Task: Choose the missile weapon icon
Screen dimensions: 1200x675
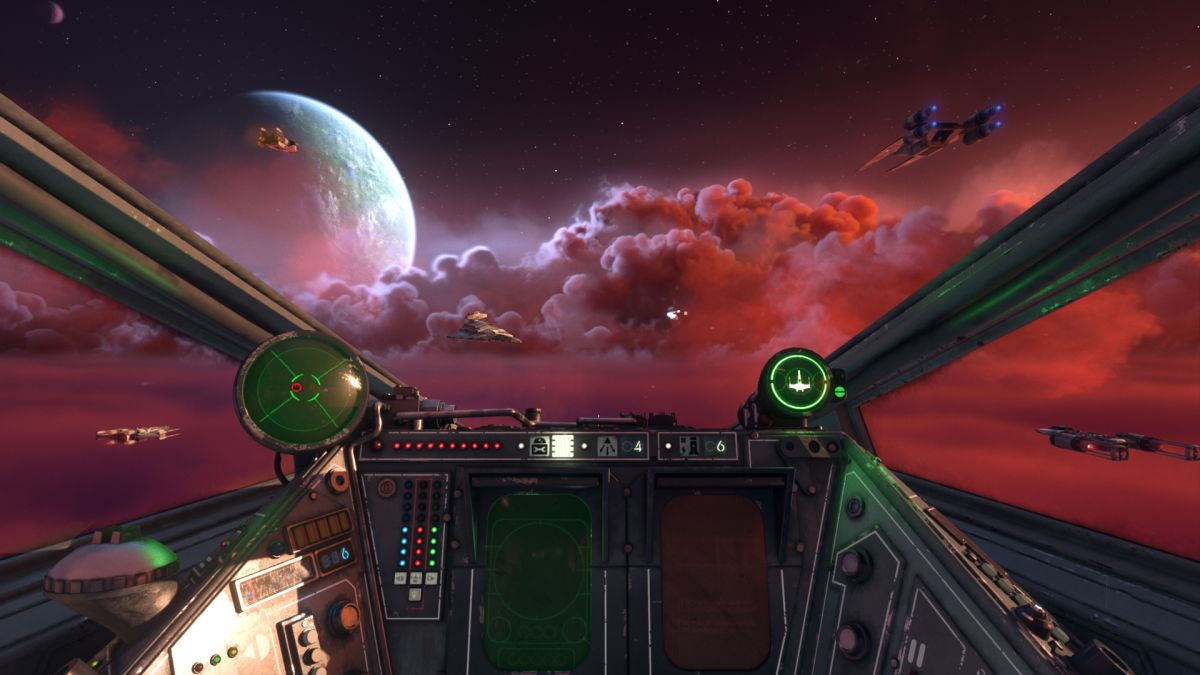Action: point(606,446)
